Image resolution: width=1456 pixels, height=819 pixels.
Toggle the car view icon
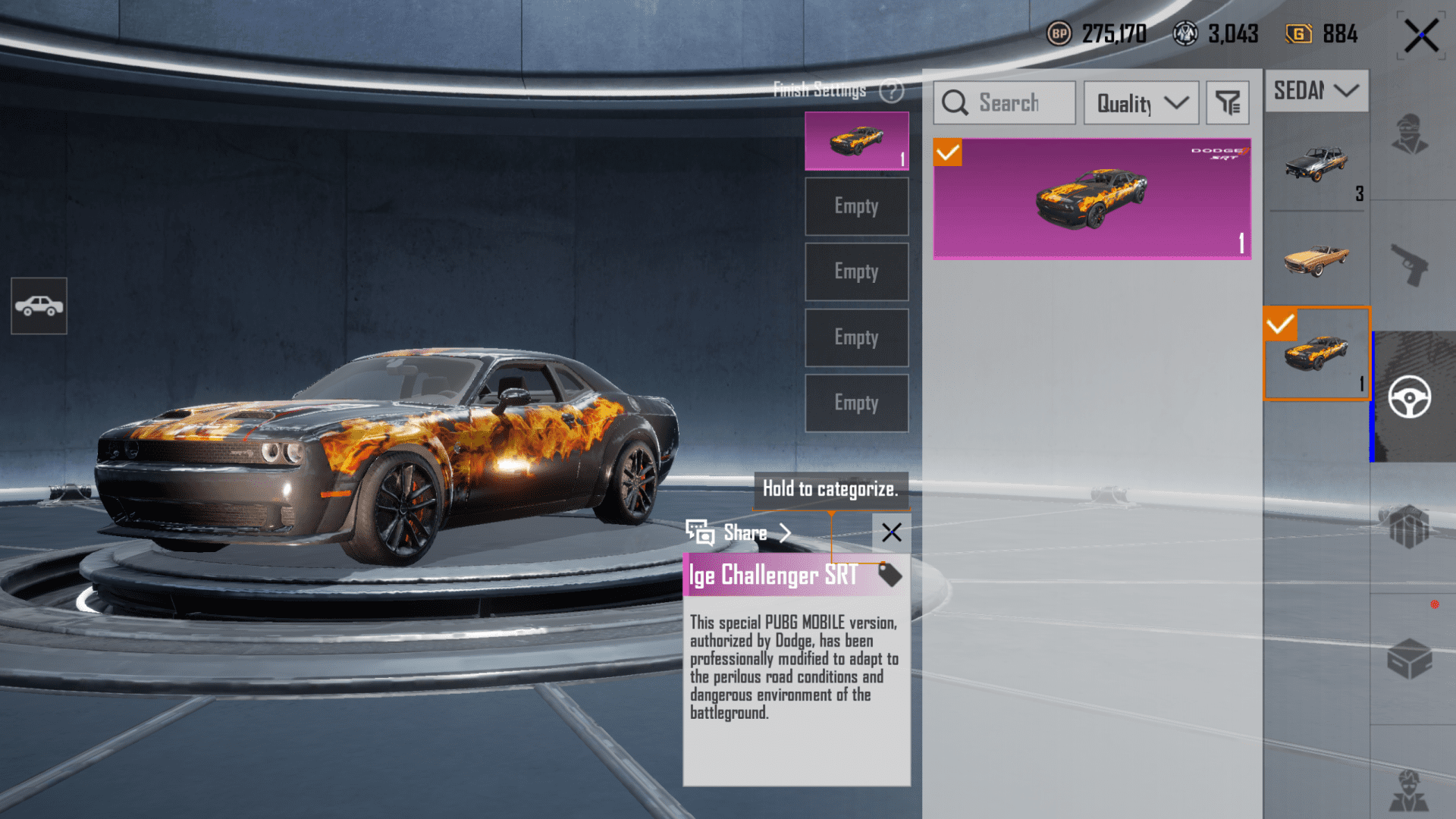tap(39, 306)
